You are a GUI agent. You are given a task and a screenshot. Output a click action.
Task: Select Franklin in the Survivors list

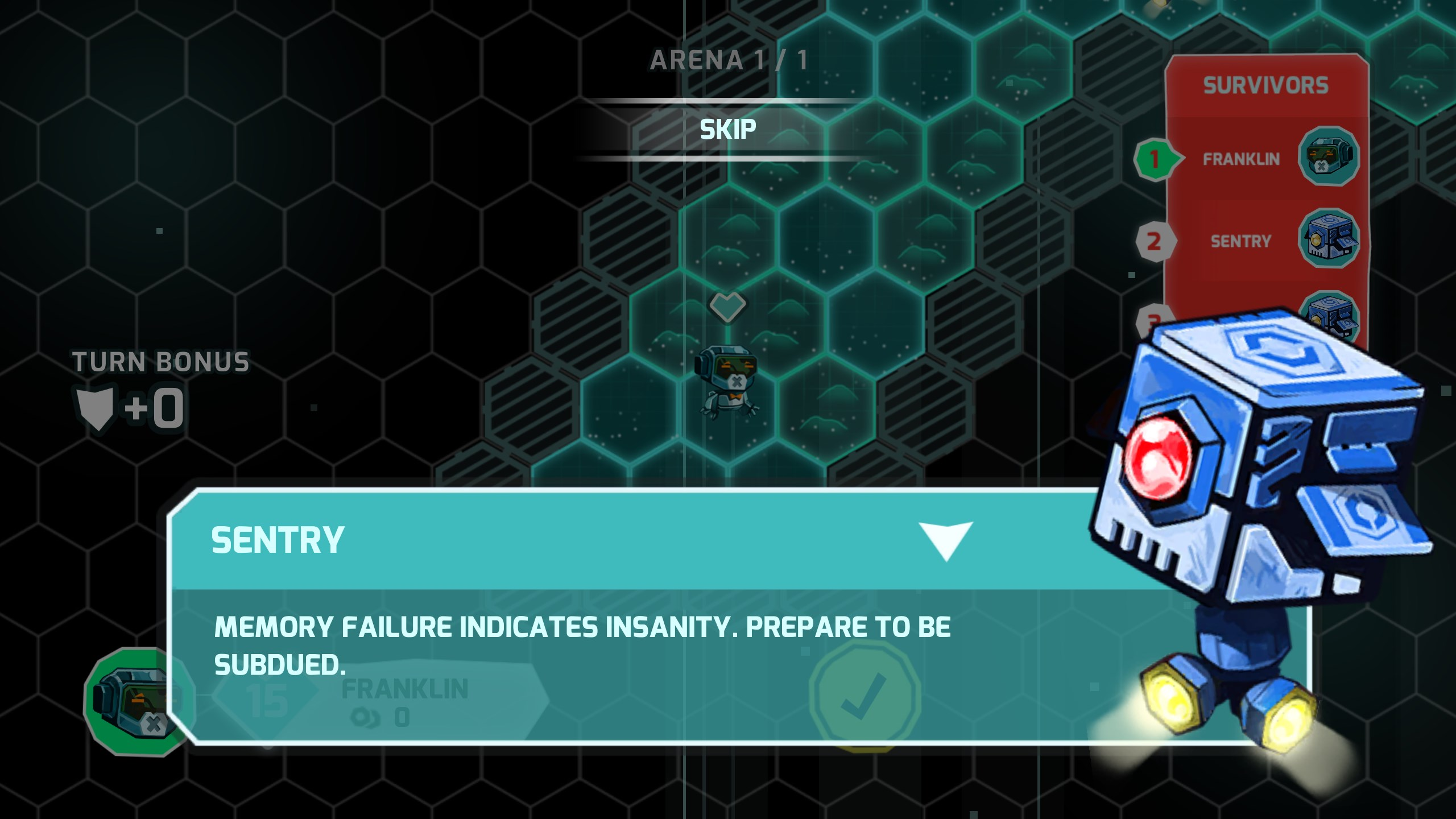pyautogui.click(x=1241, y=159)
